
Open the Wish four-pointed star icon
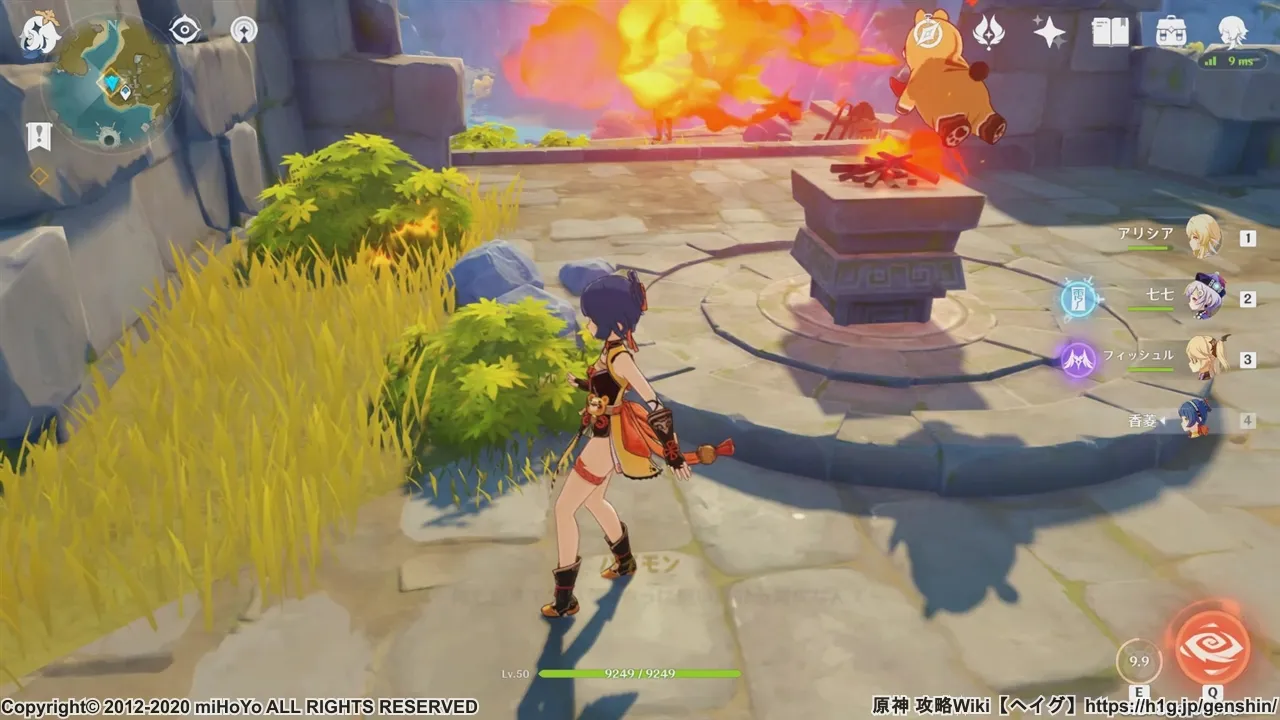[1049, 33]
